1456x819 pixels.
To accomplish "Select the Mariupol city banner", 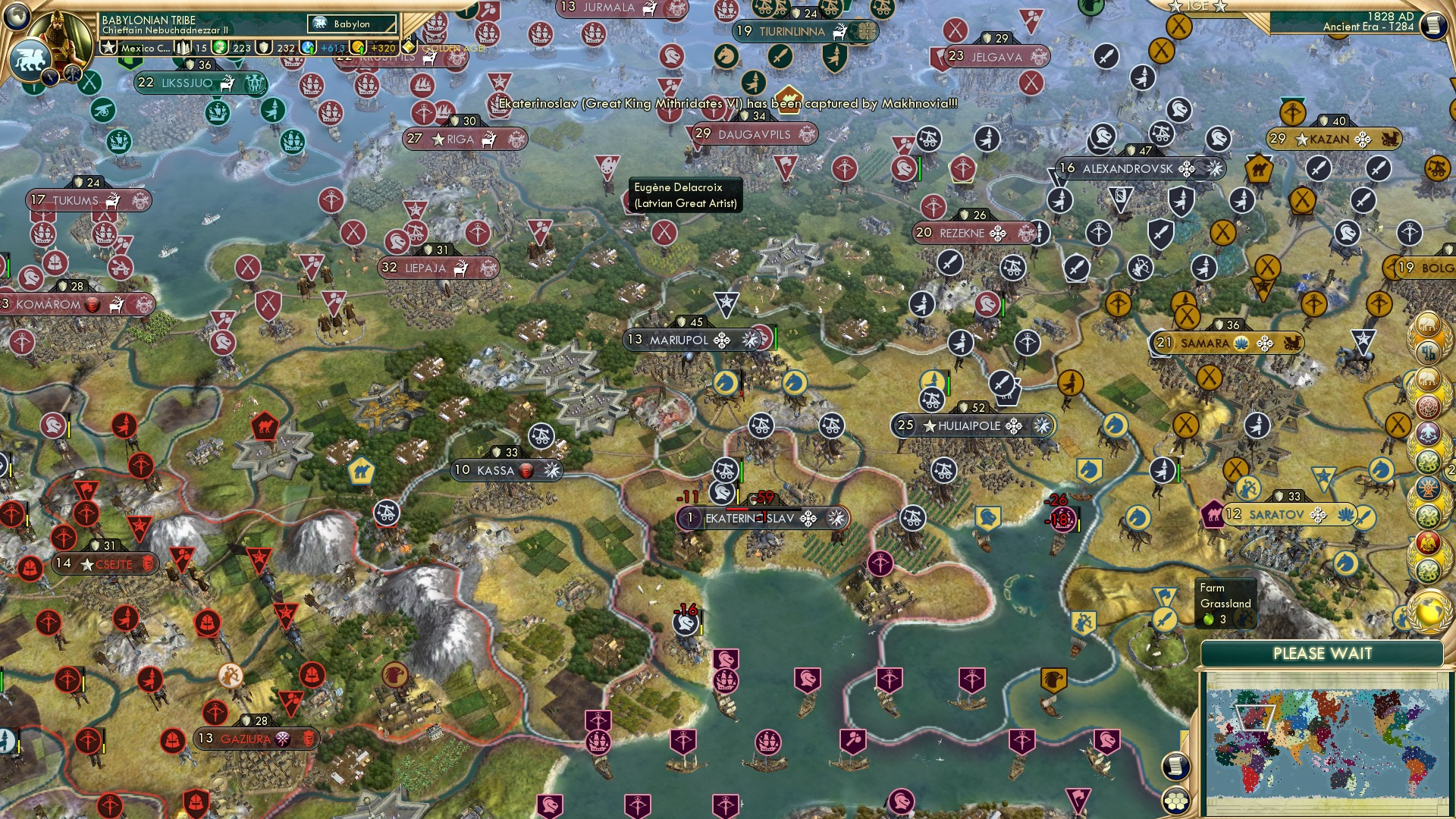I will click(x=681, y=340).
